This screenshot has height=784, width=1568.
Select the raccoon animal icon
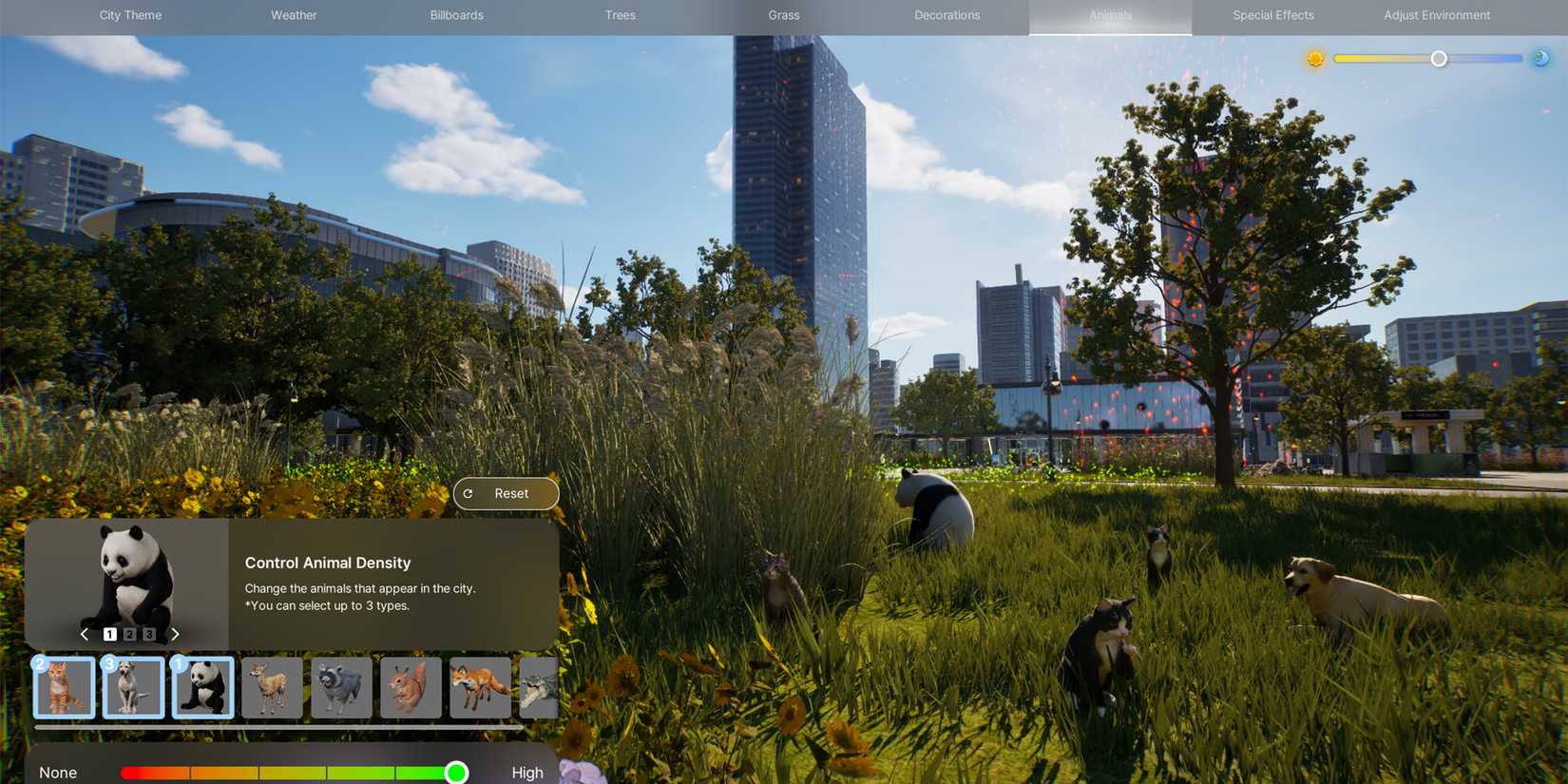341,686
